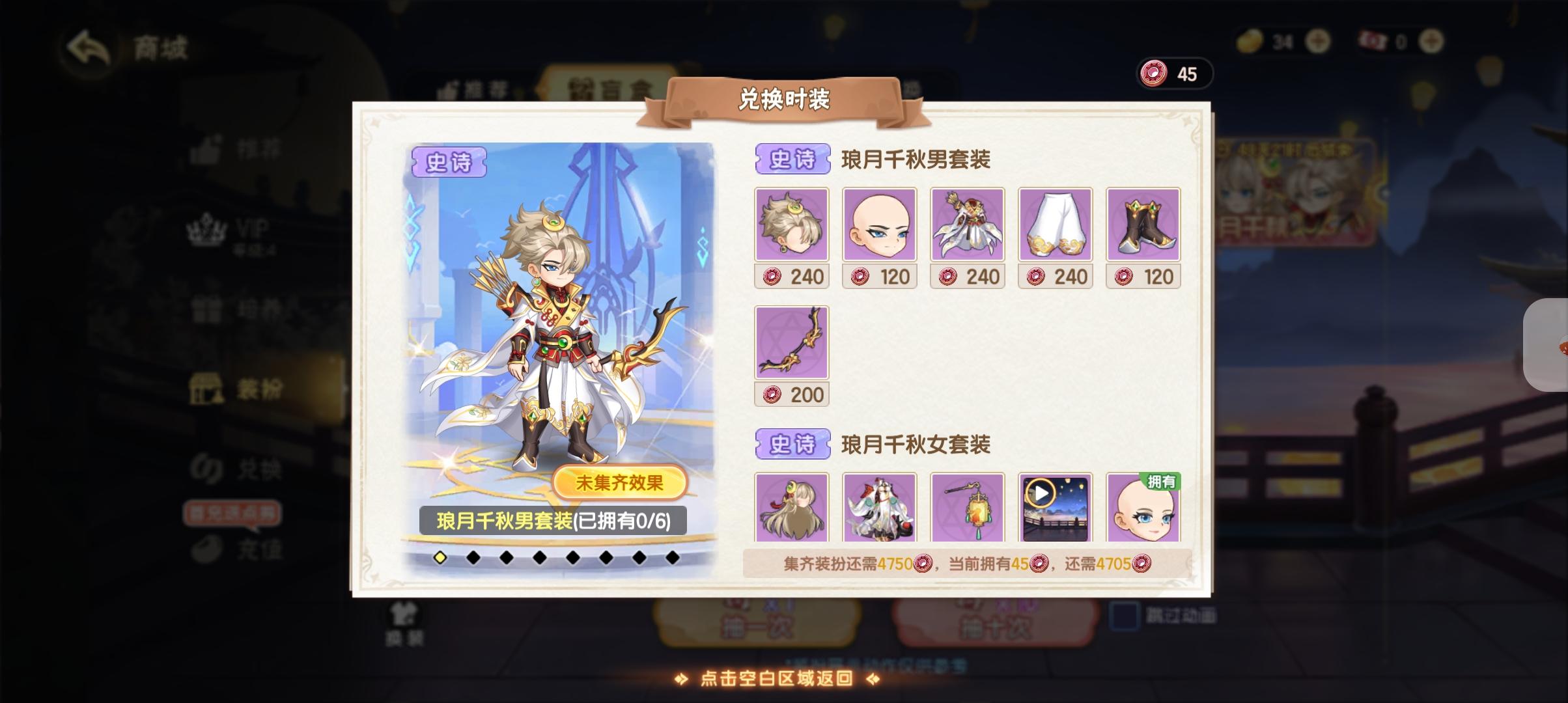Select the boots item costing 120
Viewport: 1568px width, 703px height.
(1143, 225)
